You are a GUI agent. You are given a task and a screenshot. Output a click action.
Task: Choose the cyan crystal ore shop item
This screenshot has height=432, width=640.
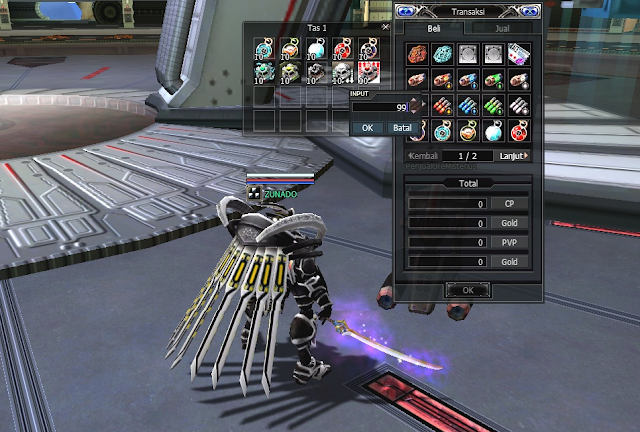pos(444,55)
